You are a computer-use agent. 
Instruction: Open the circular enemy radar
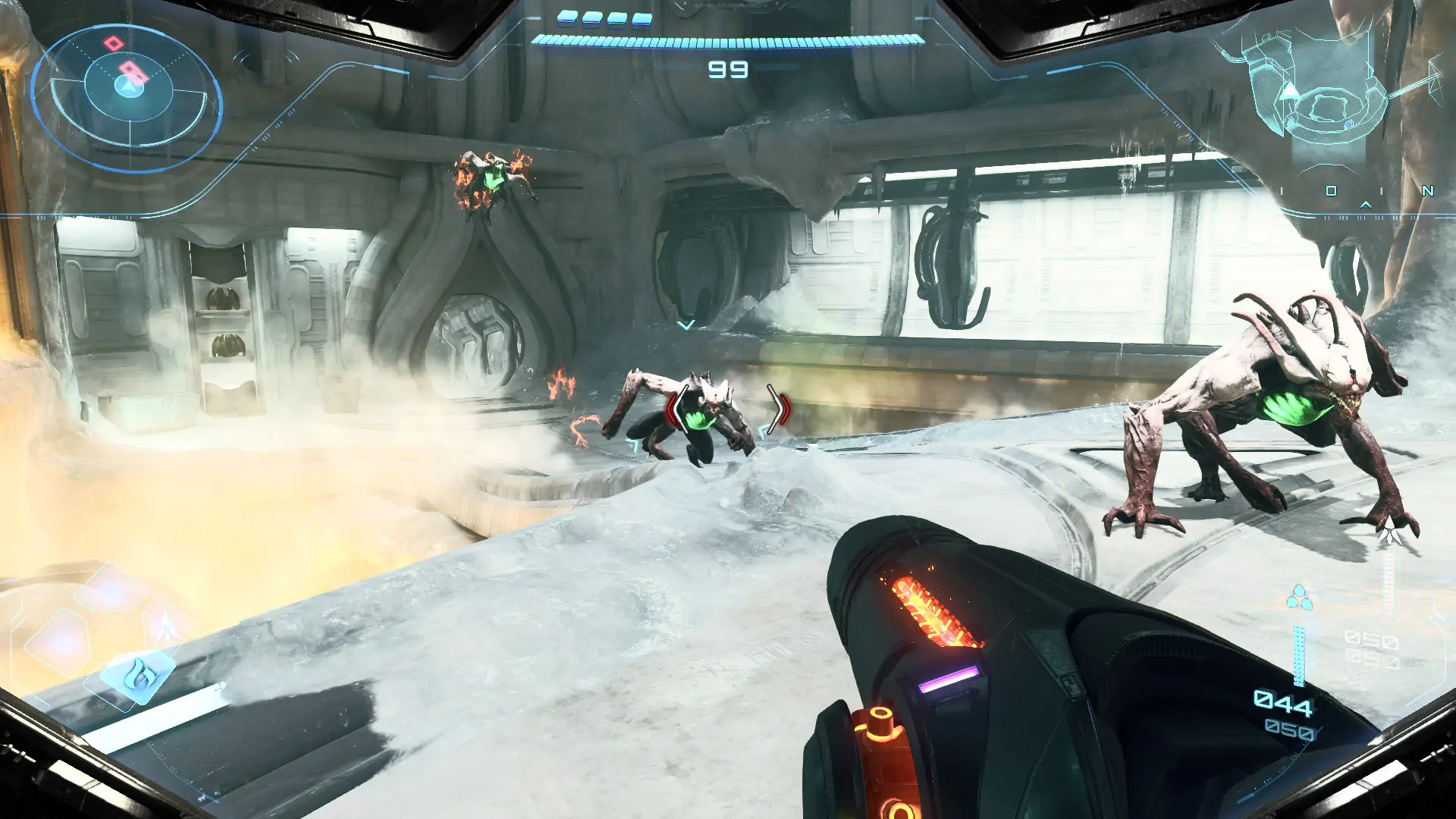tap(127, 96)
